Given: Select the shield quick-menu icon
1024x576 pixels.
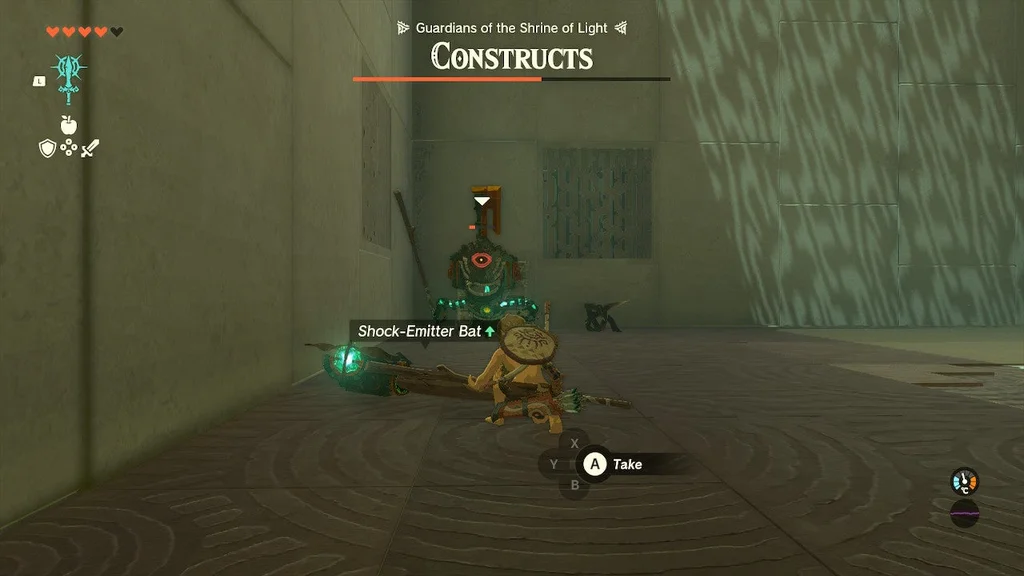Looking at the screenshot, I should click(x=46, y=149).
